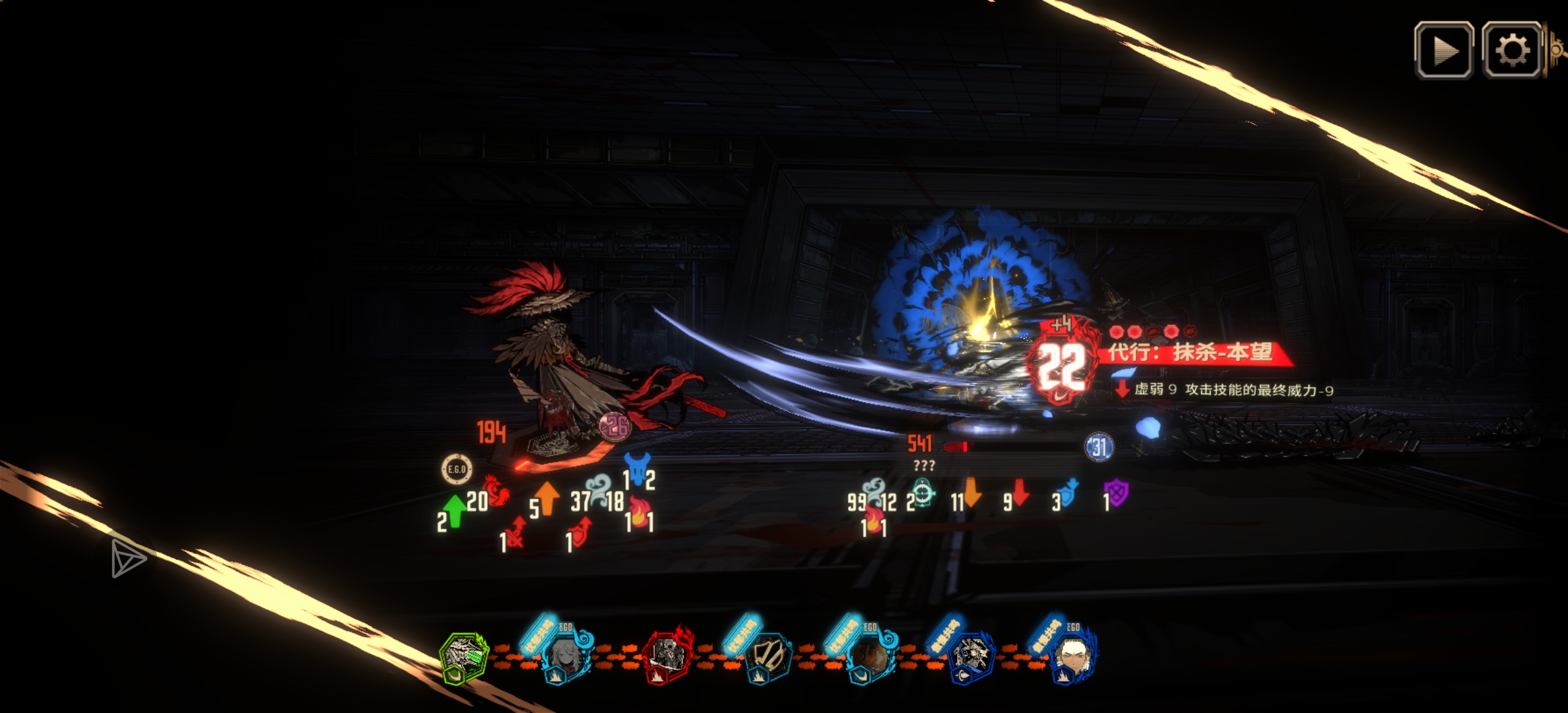
Task: Select the red flaming skill portrait
Action: tap(667, 655)
